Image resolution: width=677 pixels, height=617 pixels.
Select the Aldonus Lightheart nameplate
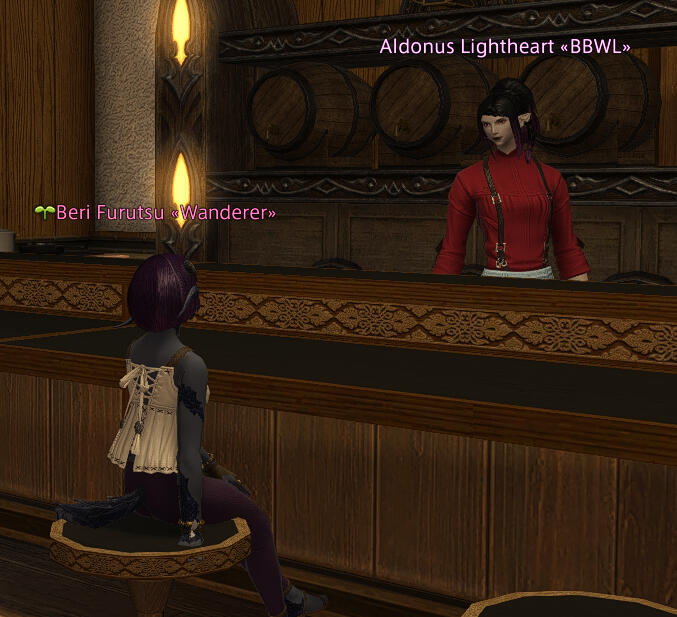(x=505, y=46)
